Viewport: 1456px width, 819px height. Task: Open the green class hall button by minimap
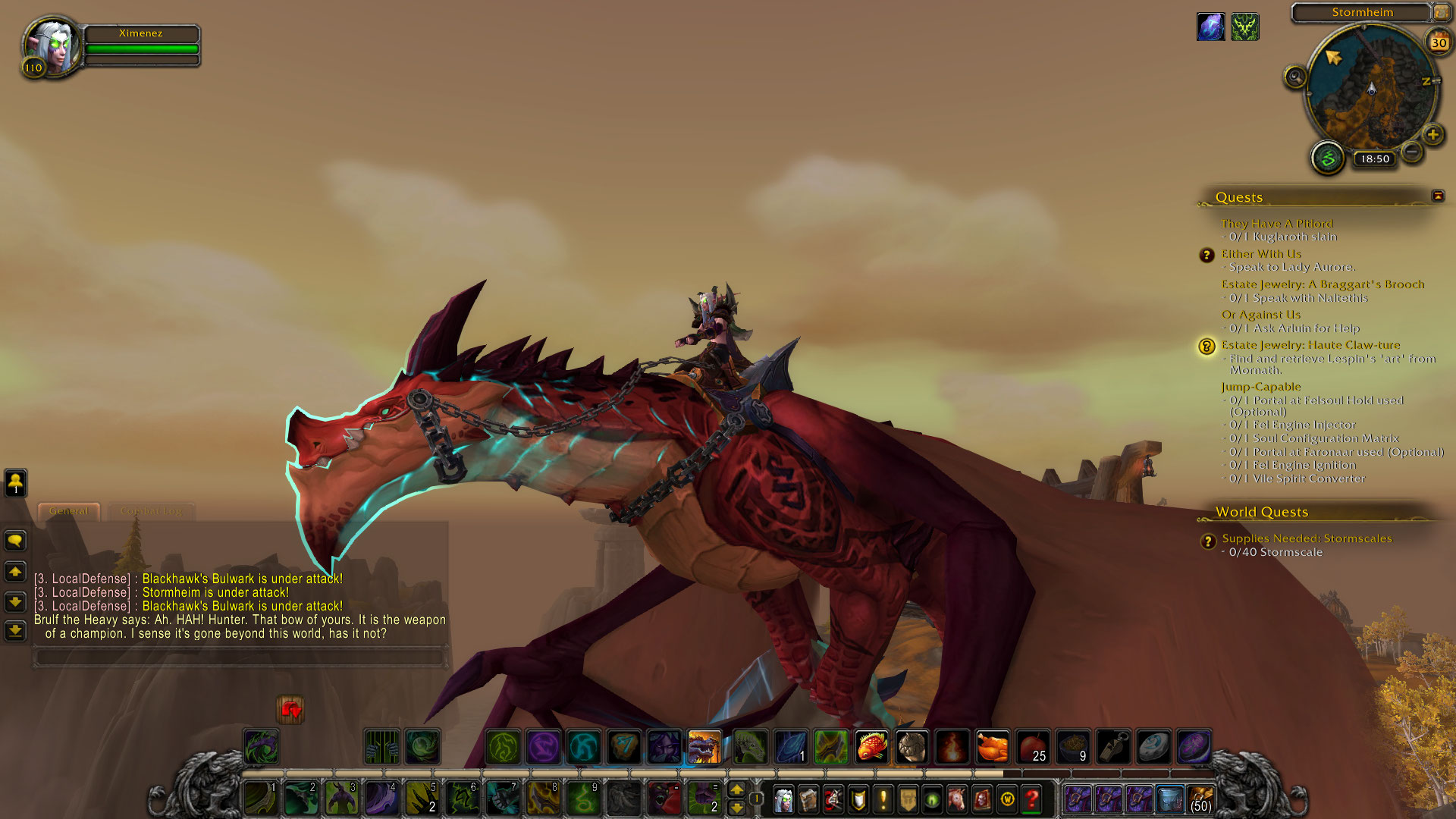point(1328,158)
